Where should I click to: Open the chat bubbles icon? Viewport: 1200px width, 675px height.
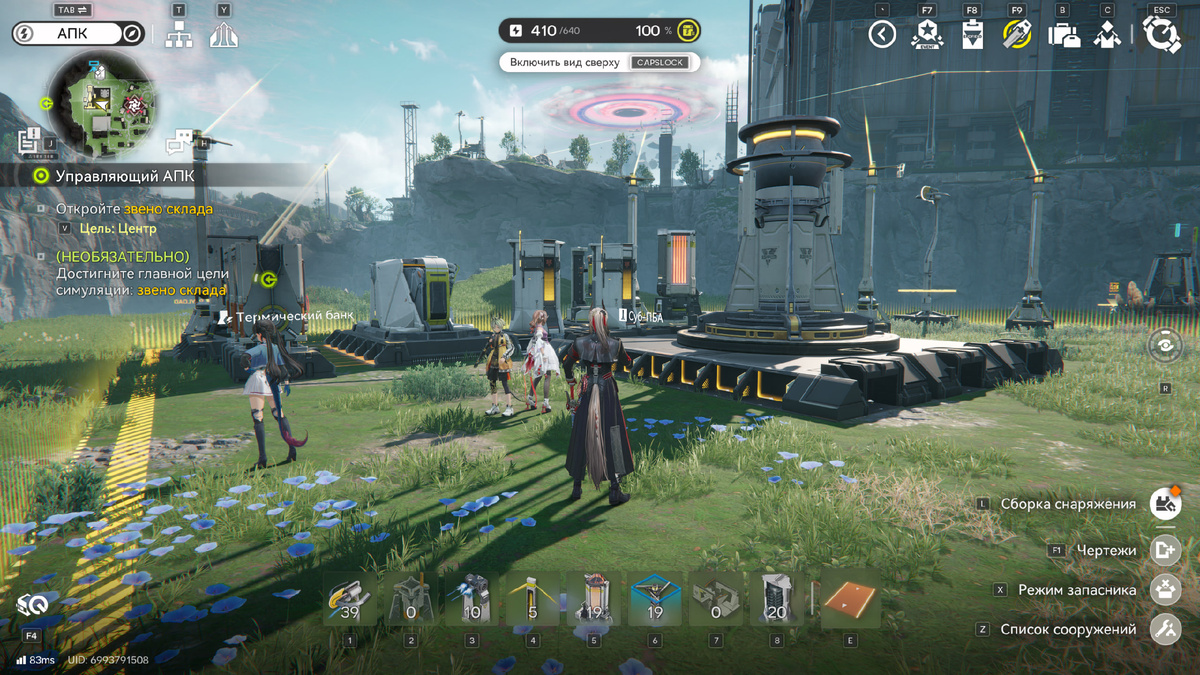179,141
